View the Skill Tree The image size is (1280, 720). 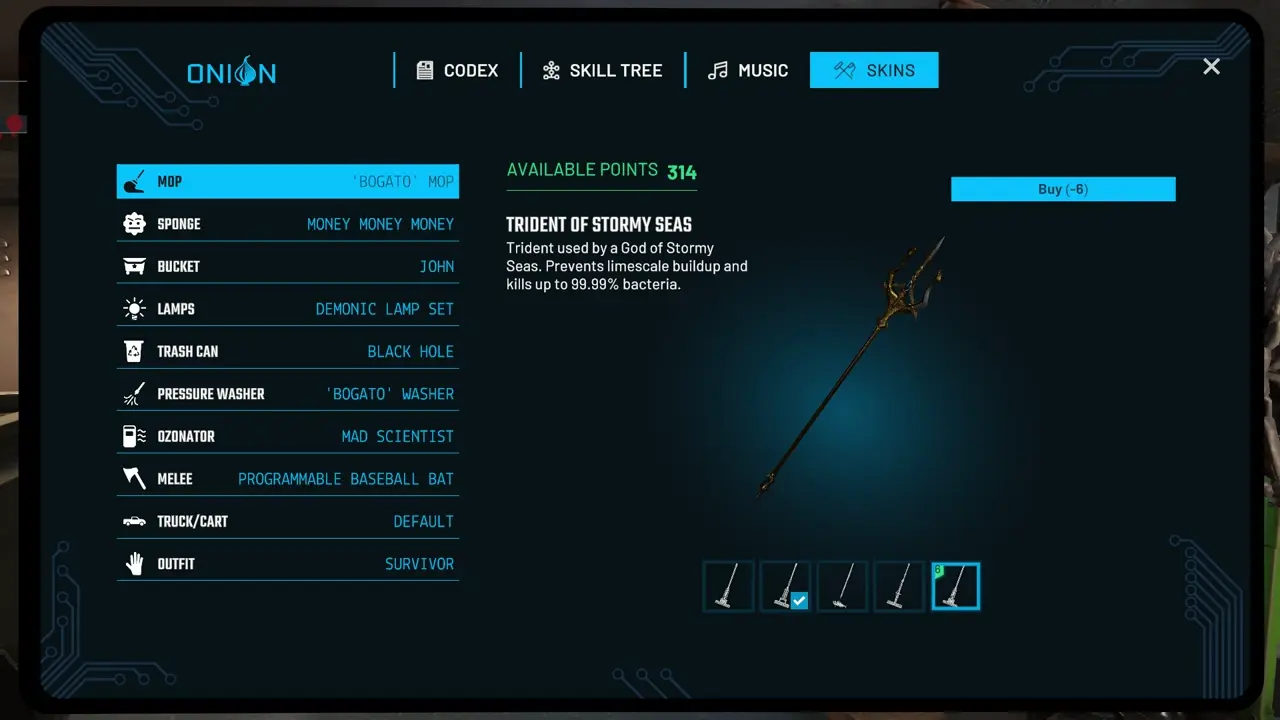(601, 70)
